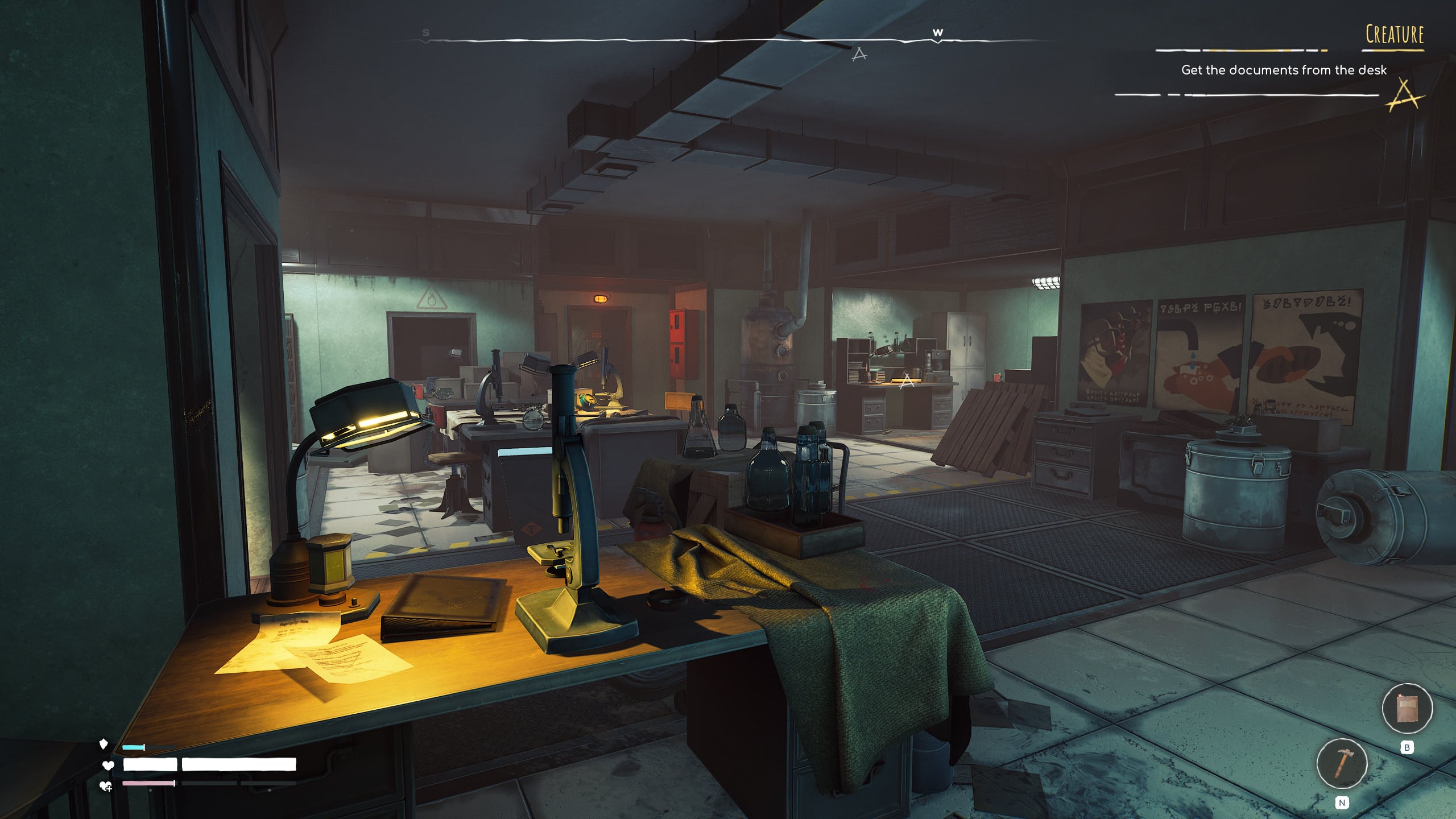Click the 'Get the documents from the desk' objective

(1284, 70)
